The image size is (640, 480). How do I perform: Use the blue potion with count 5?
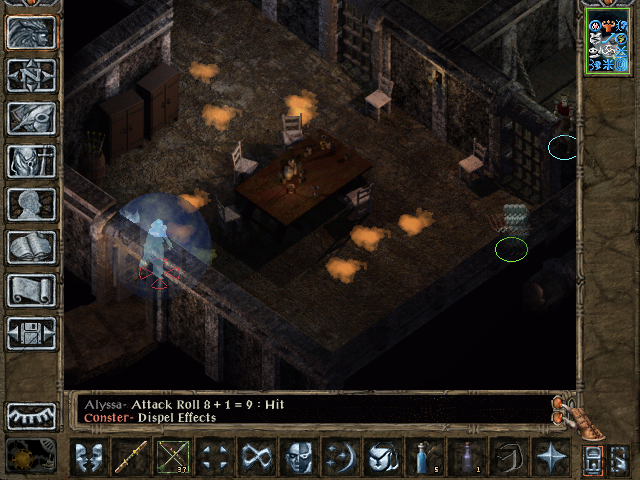[425, 458]
